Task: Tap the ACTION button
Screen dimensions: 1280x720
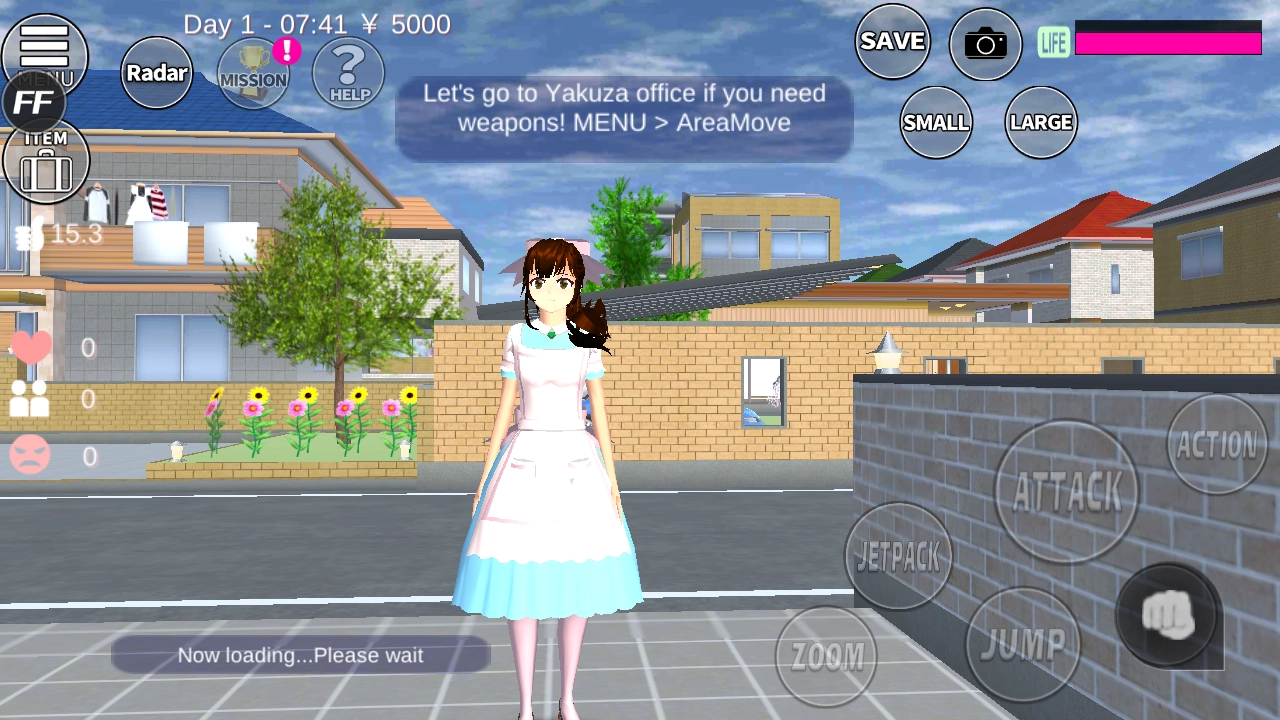Action: coord(1217,444)
